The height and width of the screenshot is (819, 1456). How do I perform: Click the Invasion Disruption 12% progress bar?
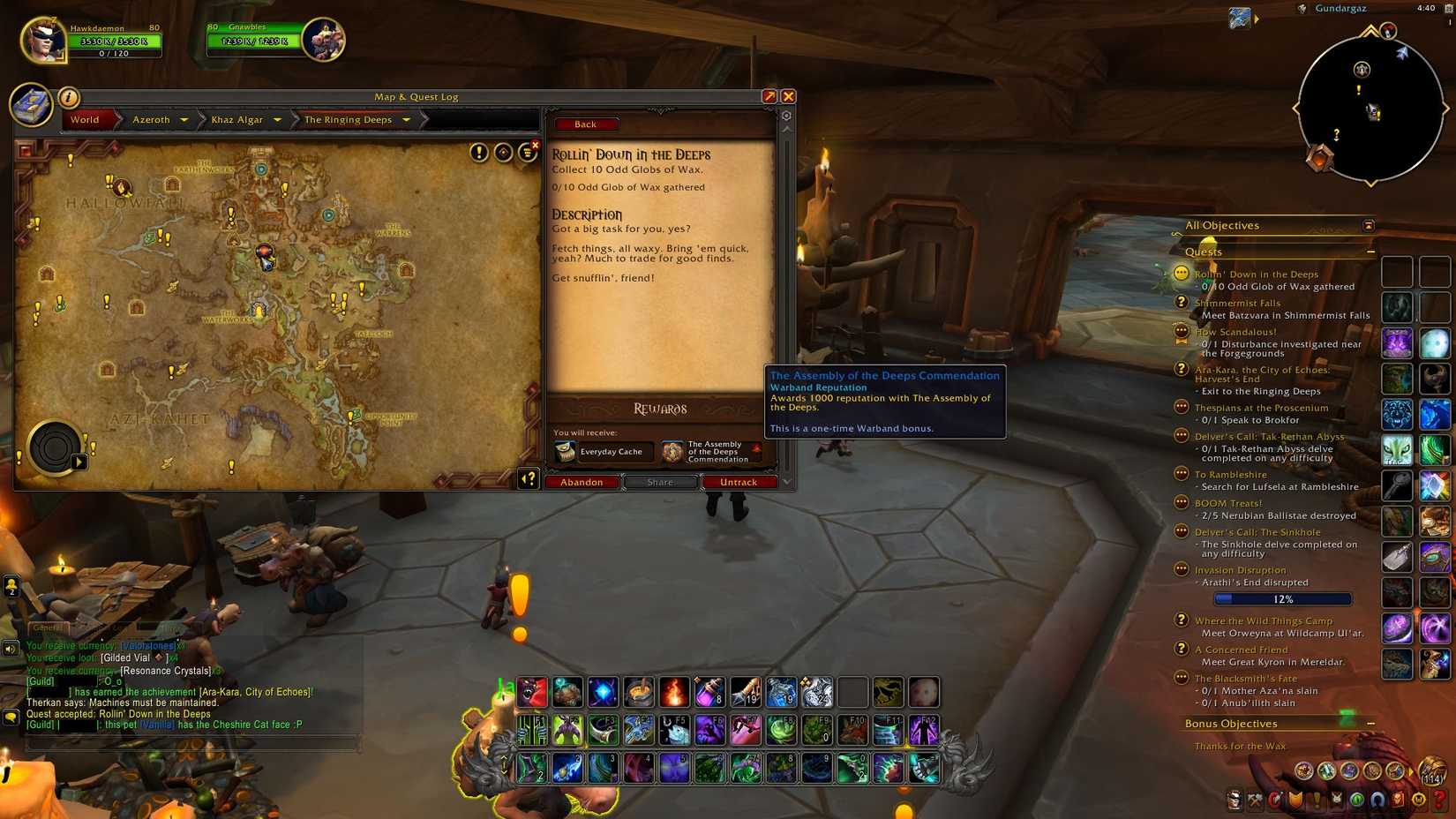click(x=1281, y=598)
